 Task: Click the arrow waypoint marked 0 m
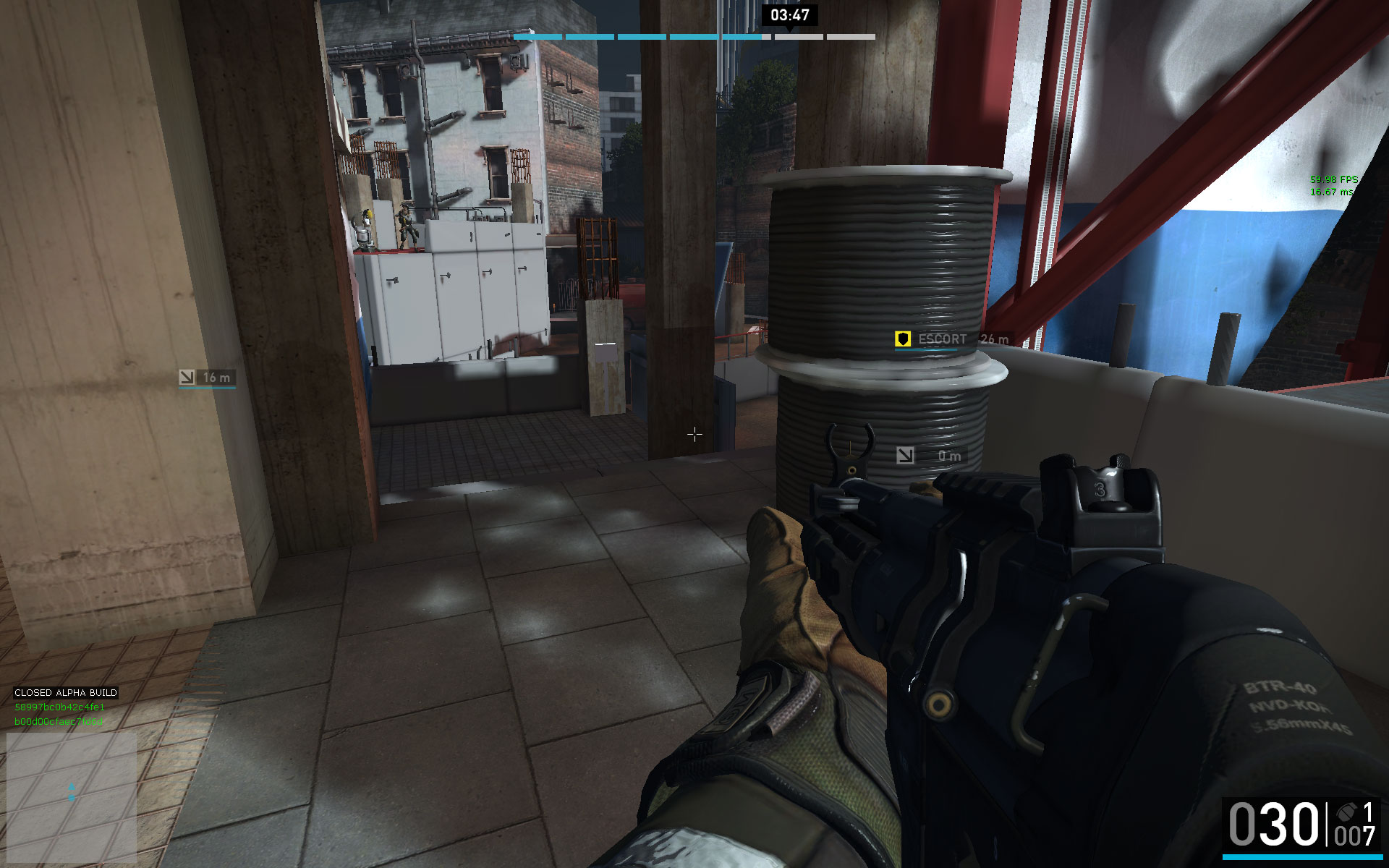(905, 455)
